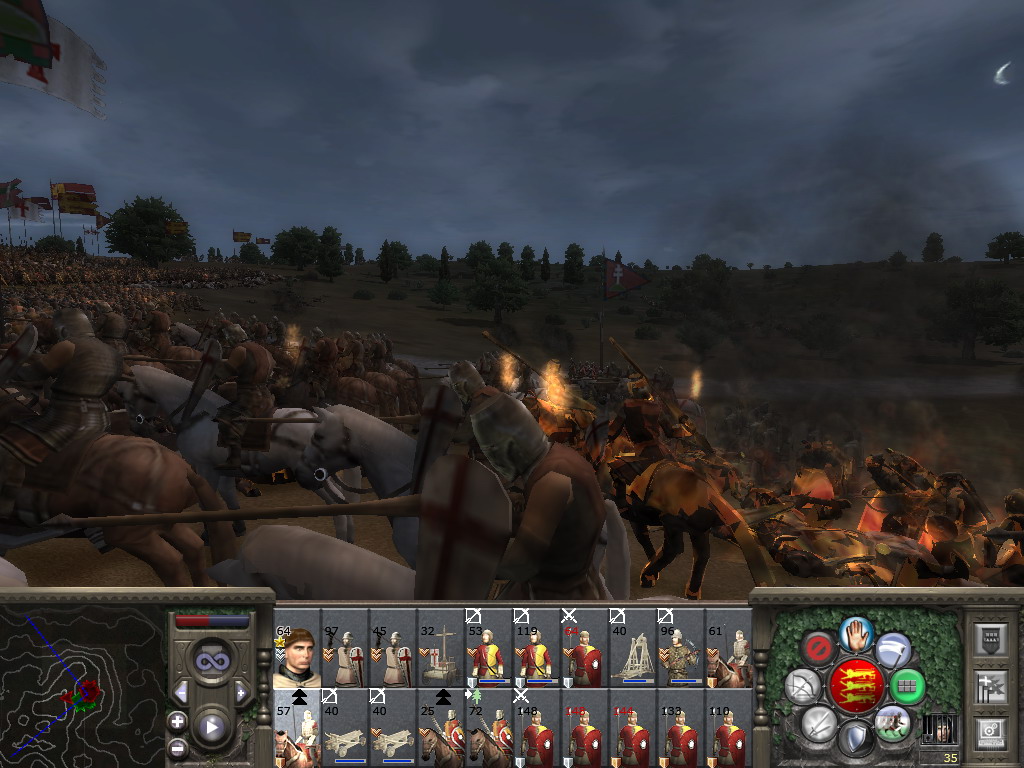Toggle guard mode with the shield icon
The image size is (1024, 768).
point(855,740)
